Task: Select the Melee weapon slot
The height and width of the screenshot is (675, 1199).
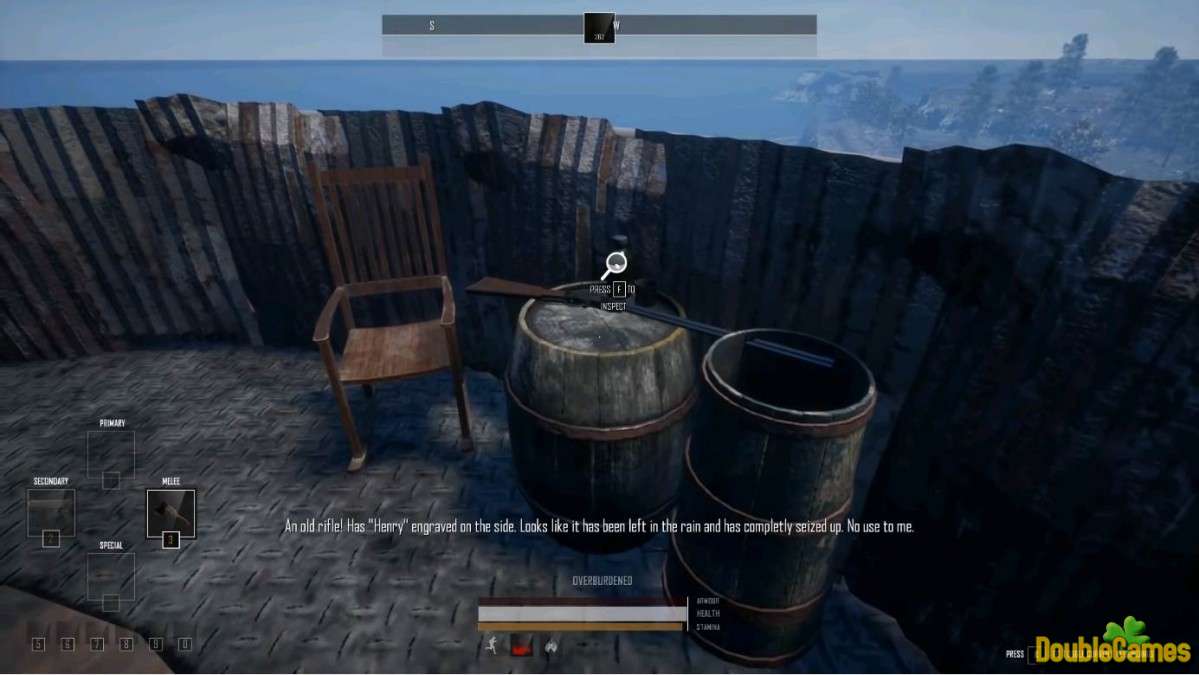Action: click(x=171, y=513)
